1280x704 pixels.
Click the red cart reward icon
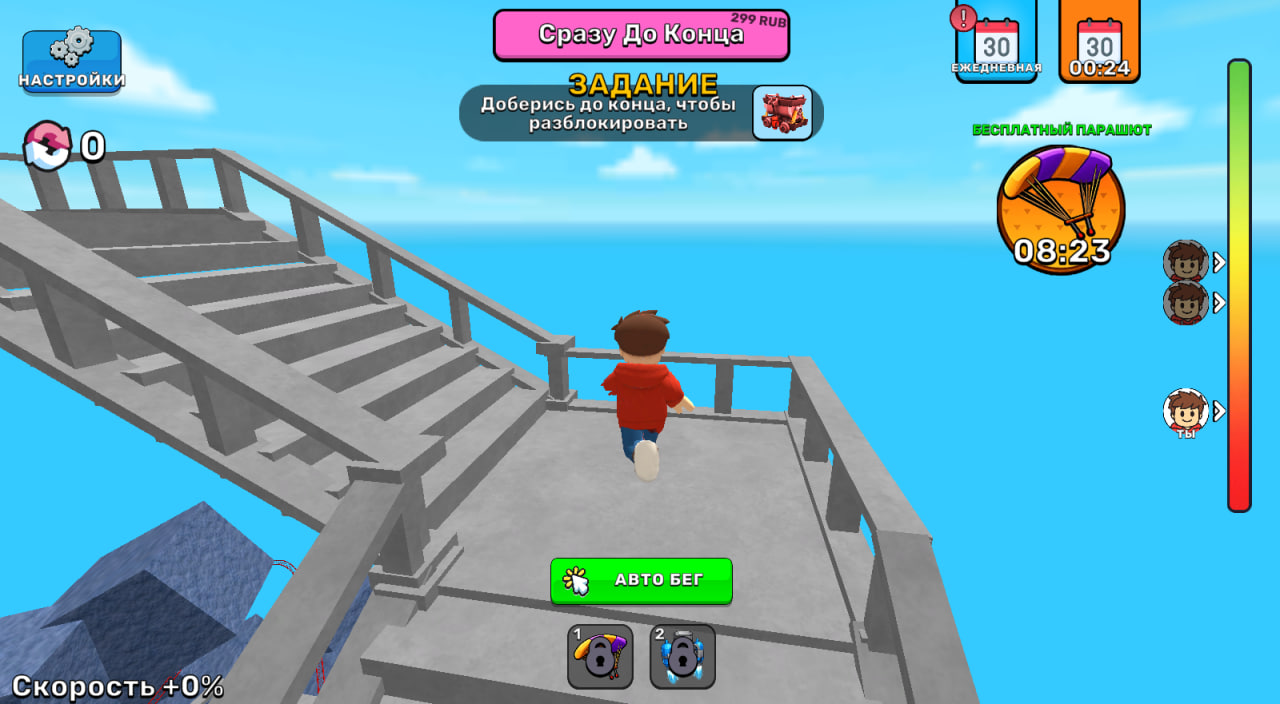pos(782,112)
